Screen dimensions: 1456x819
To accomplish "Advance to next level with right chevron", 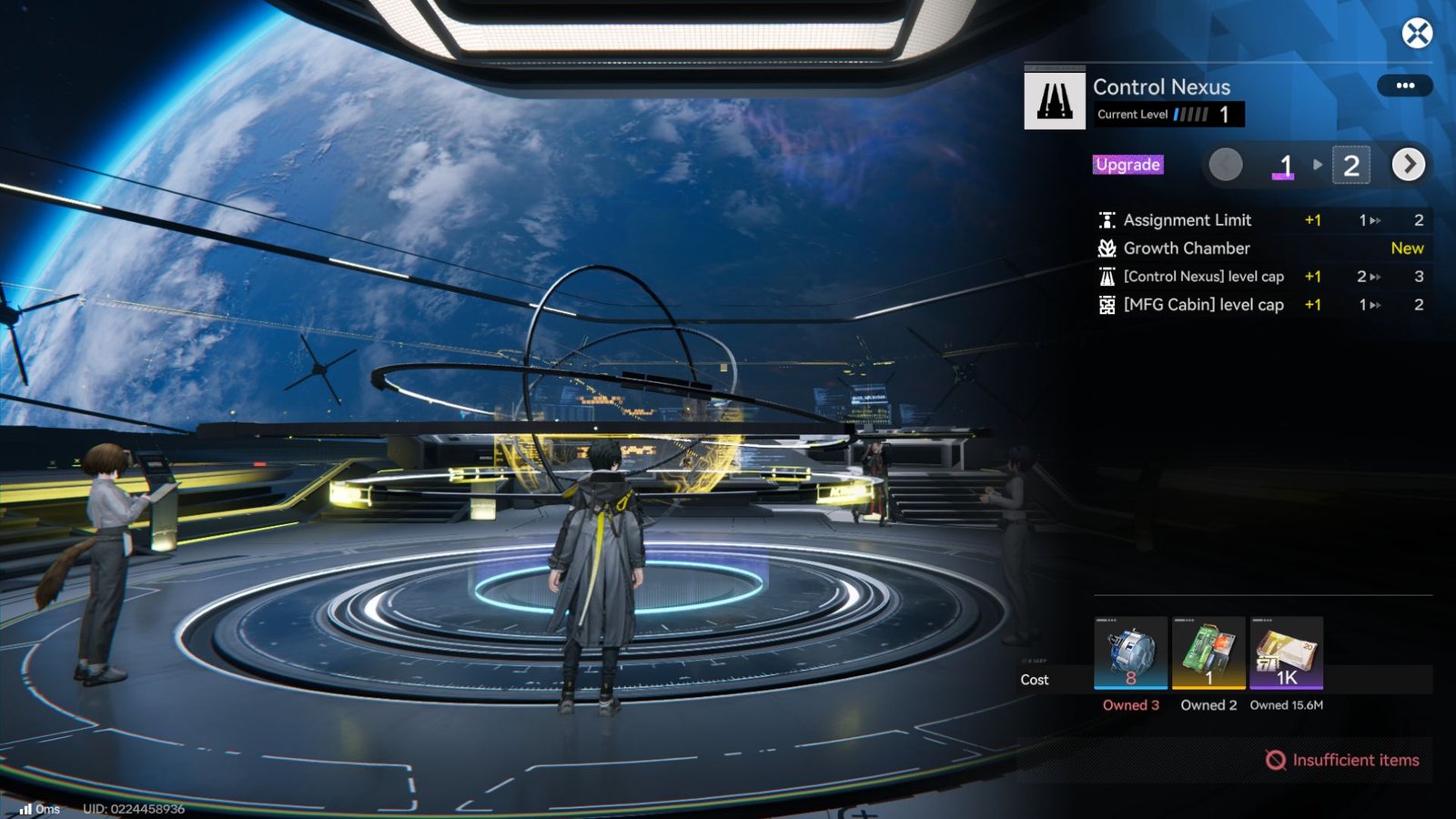I will click(x=1410, y=165).
